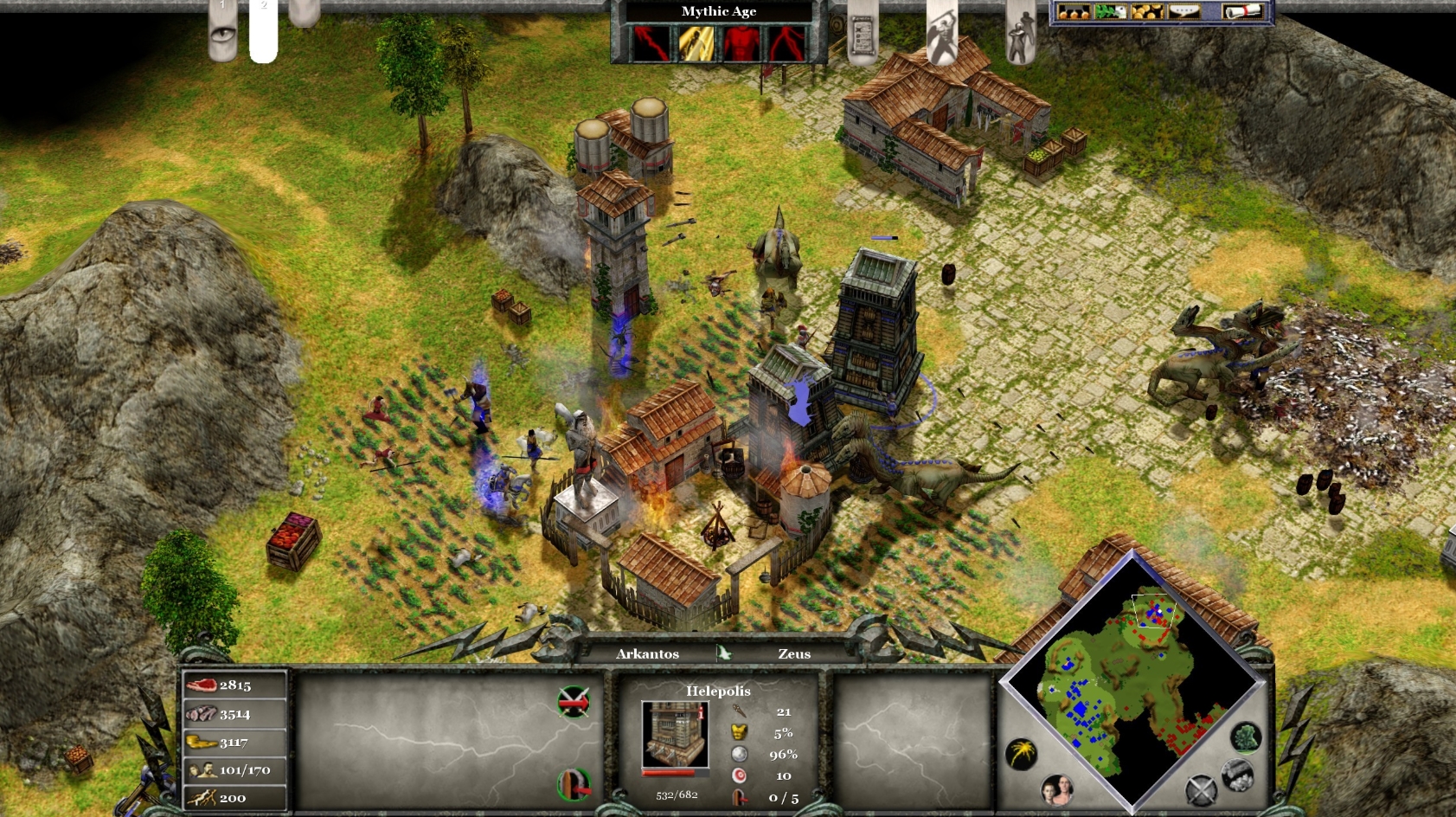The width and height of the screenshot is (1456, 817).
Task: Expand control group 1 banner at top left
Action: [223, 10]
